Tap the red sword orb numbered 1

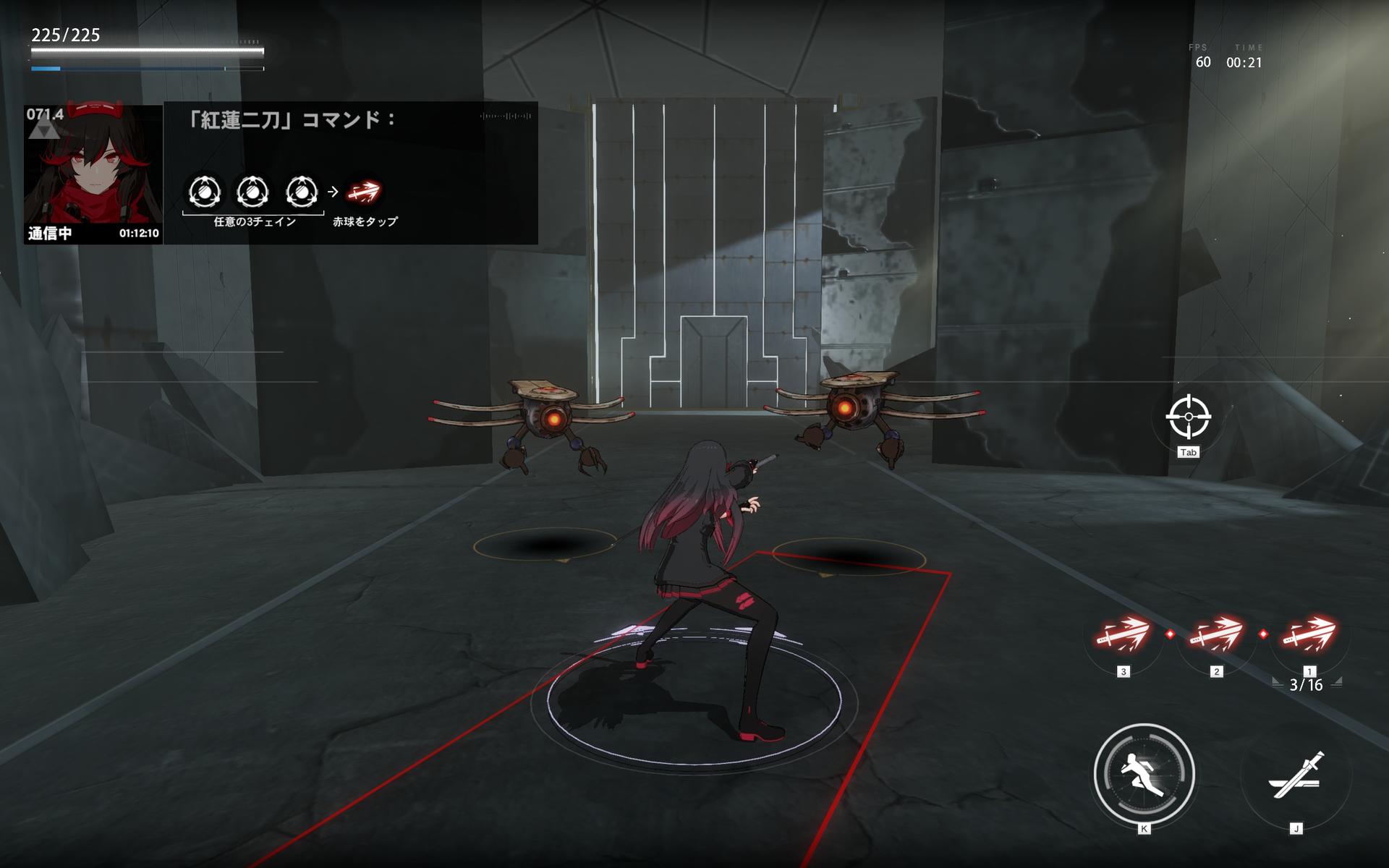(x=1309, y=635)
